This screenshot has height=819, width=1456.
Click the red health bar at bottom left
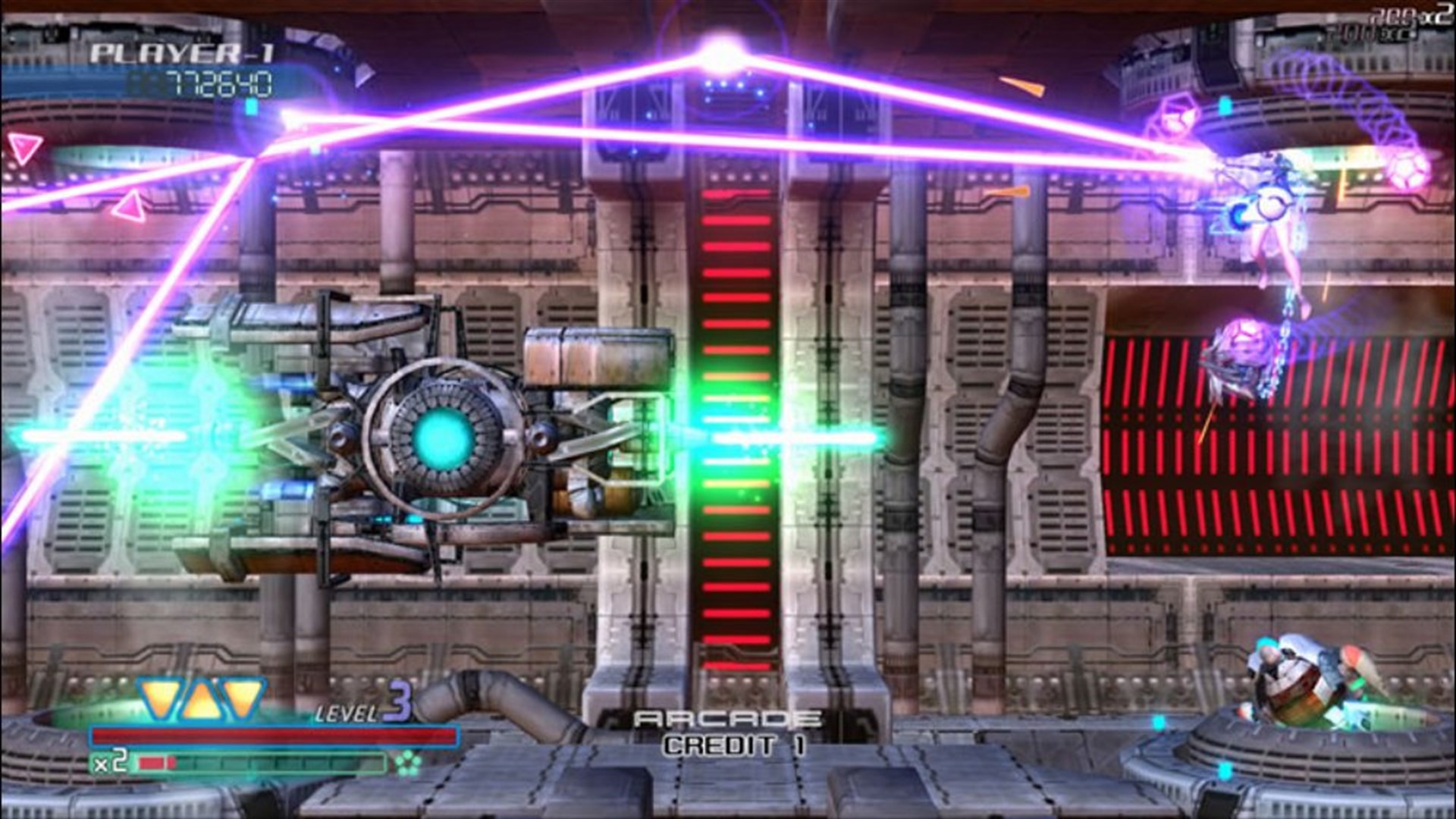[x=273, y=736]
